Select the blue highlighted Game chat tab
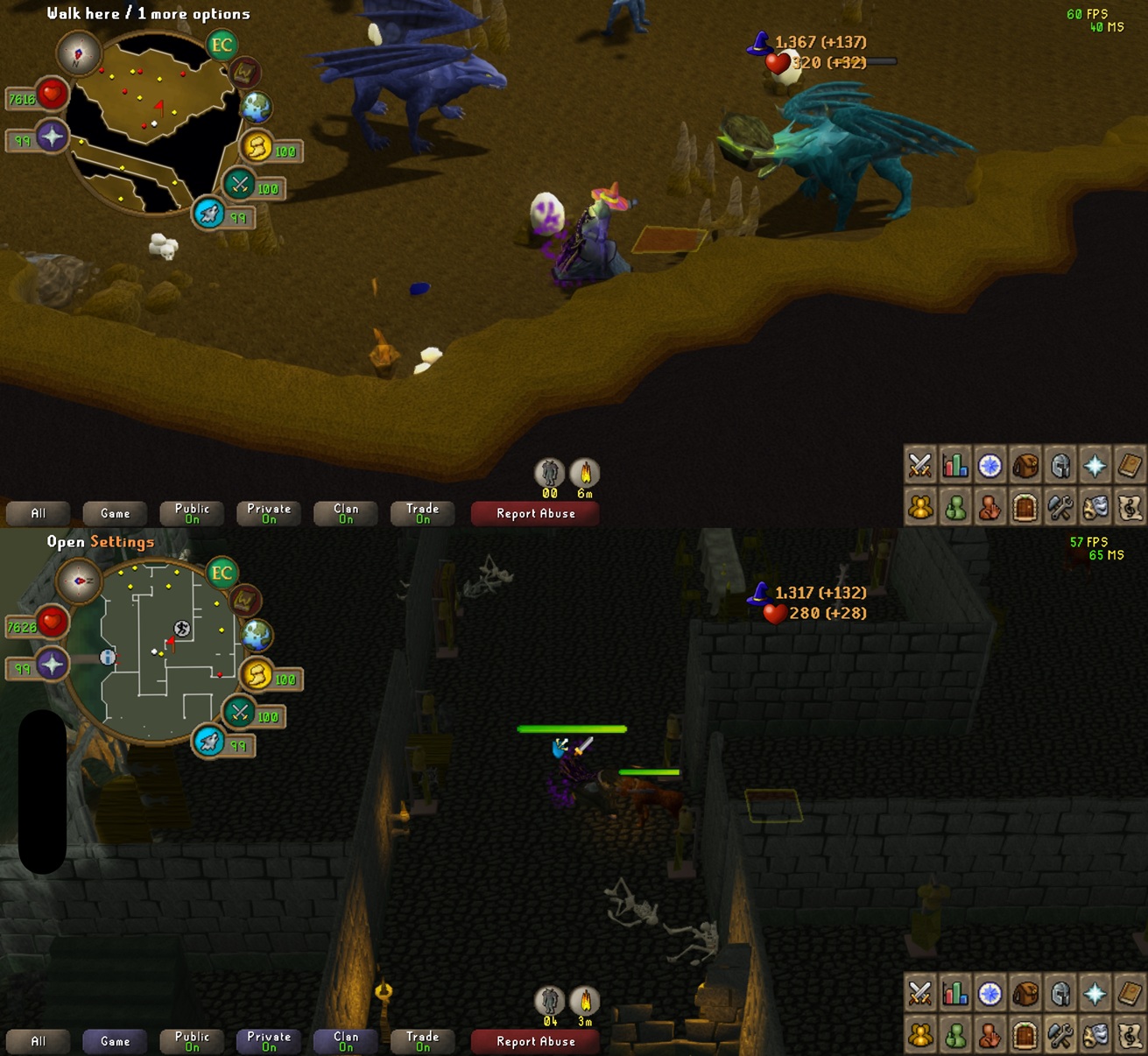 click(x=115, y=1041)
